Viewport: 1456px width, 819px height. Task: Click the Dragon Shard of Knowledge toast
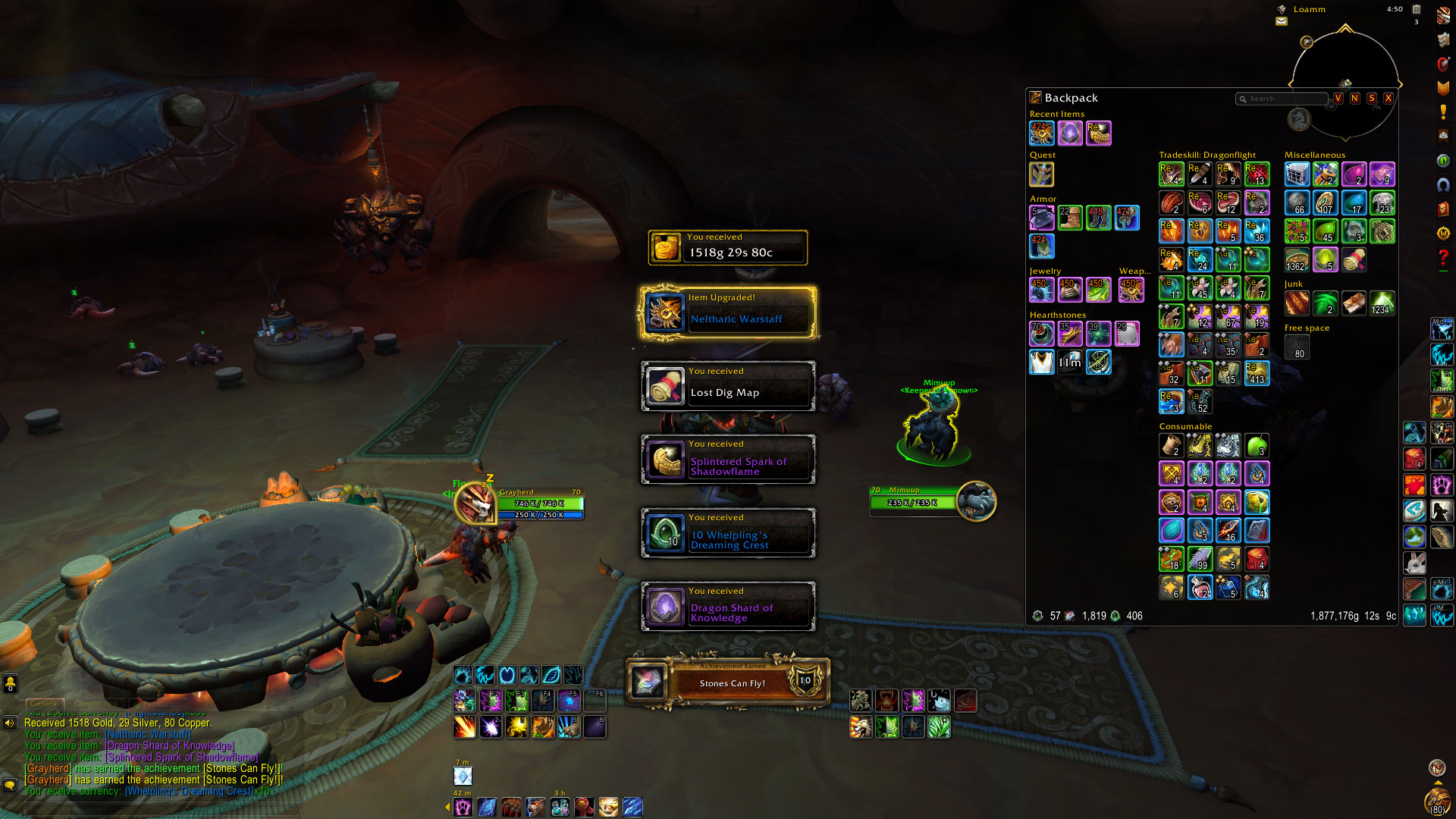728,606
